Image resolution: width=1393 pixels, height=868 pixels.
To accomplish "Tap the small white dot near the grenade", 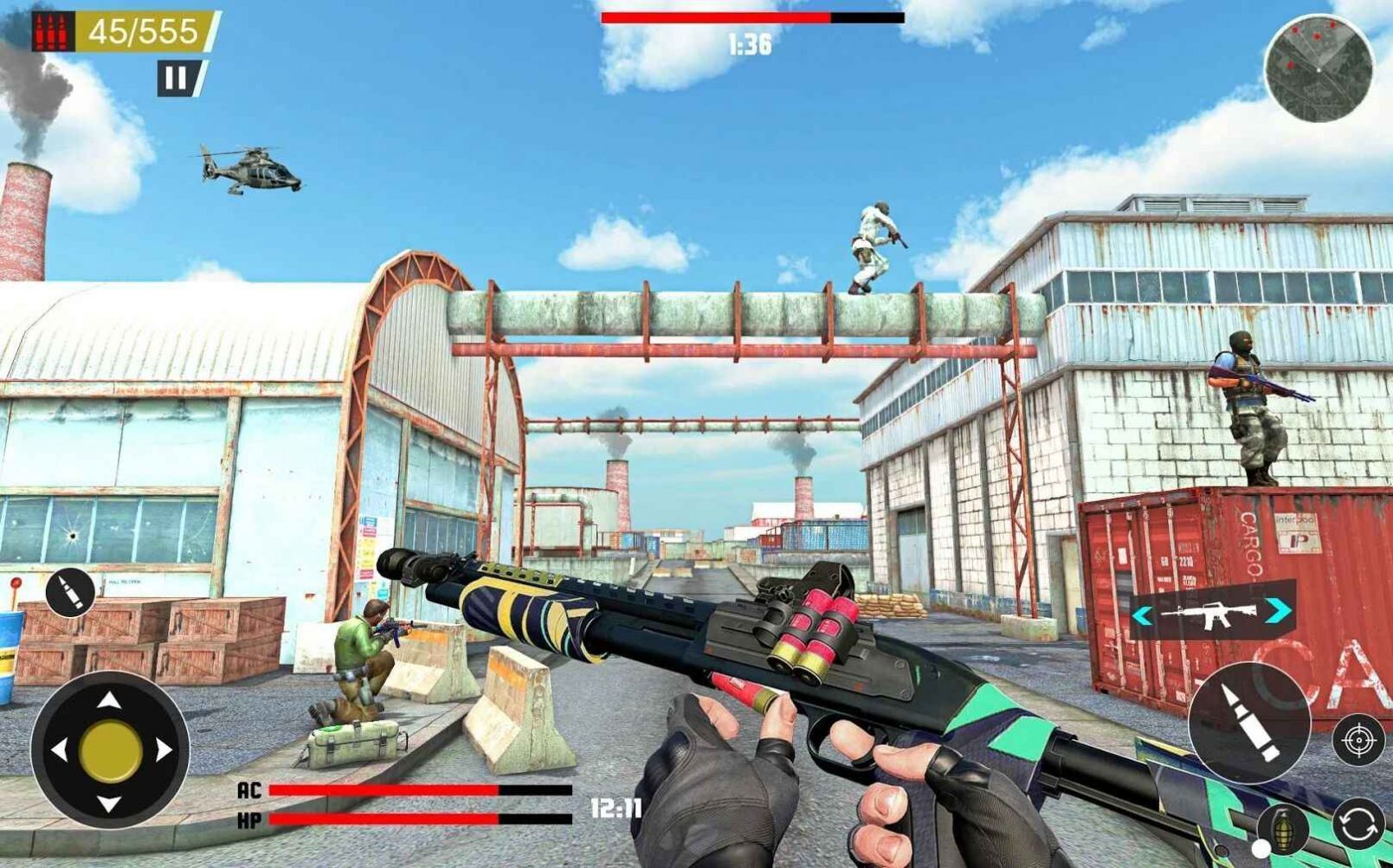I will click(x=1261, y=848).
